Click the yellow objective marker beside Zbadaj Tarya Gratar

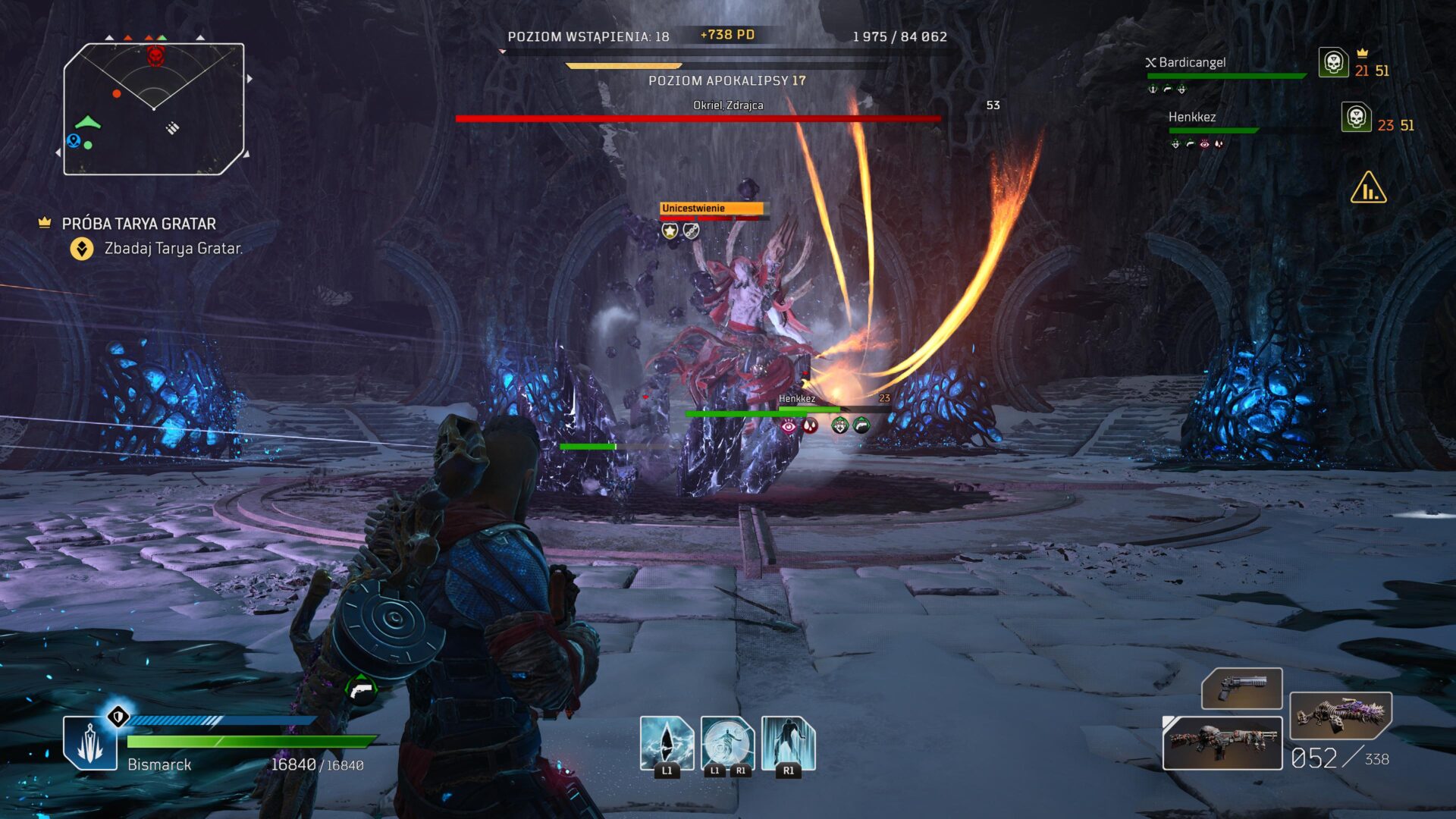[x=82, y=249]
